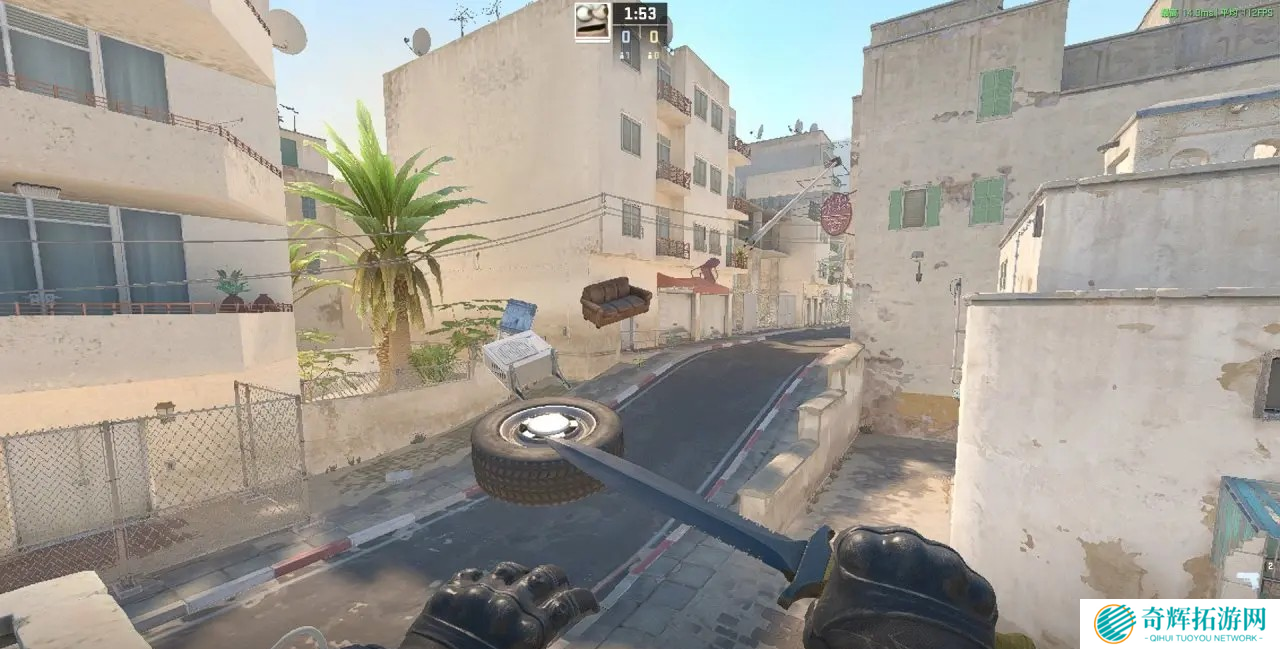Open the Qihui Tuoyou Network watermark logo

click(x=1116, y=623)
